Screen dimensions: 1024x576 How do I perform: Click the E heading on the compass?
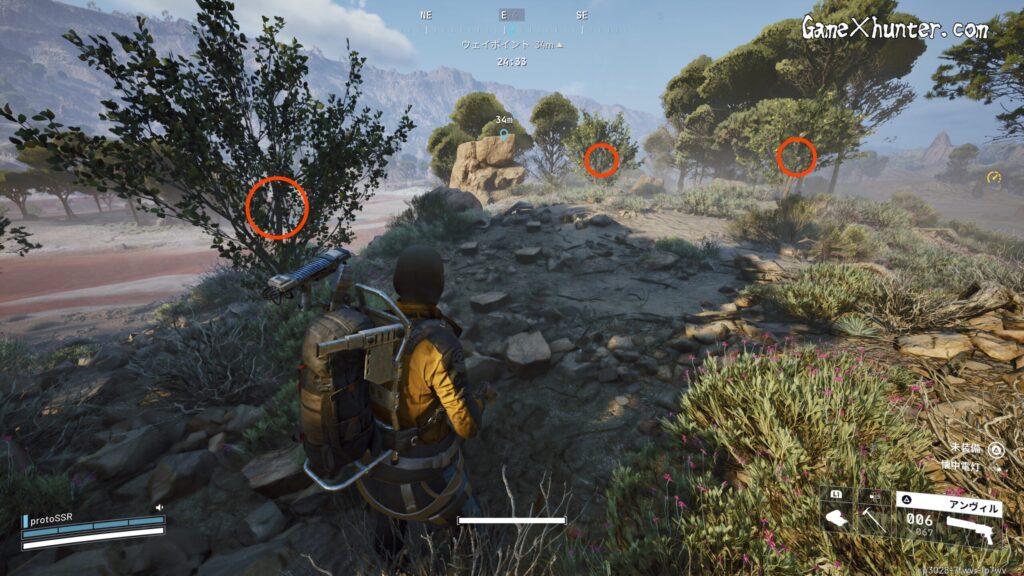point(505,16)
